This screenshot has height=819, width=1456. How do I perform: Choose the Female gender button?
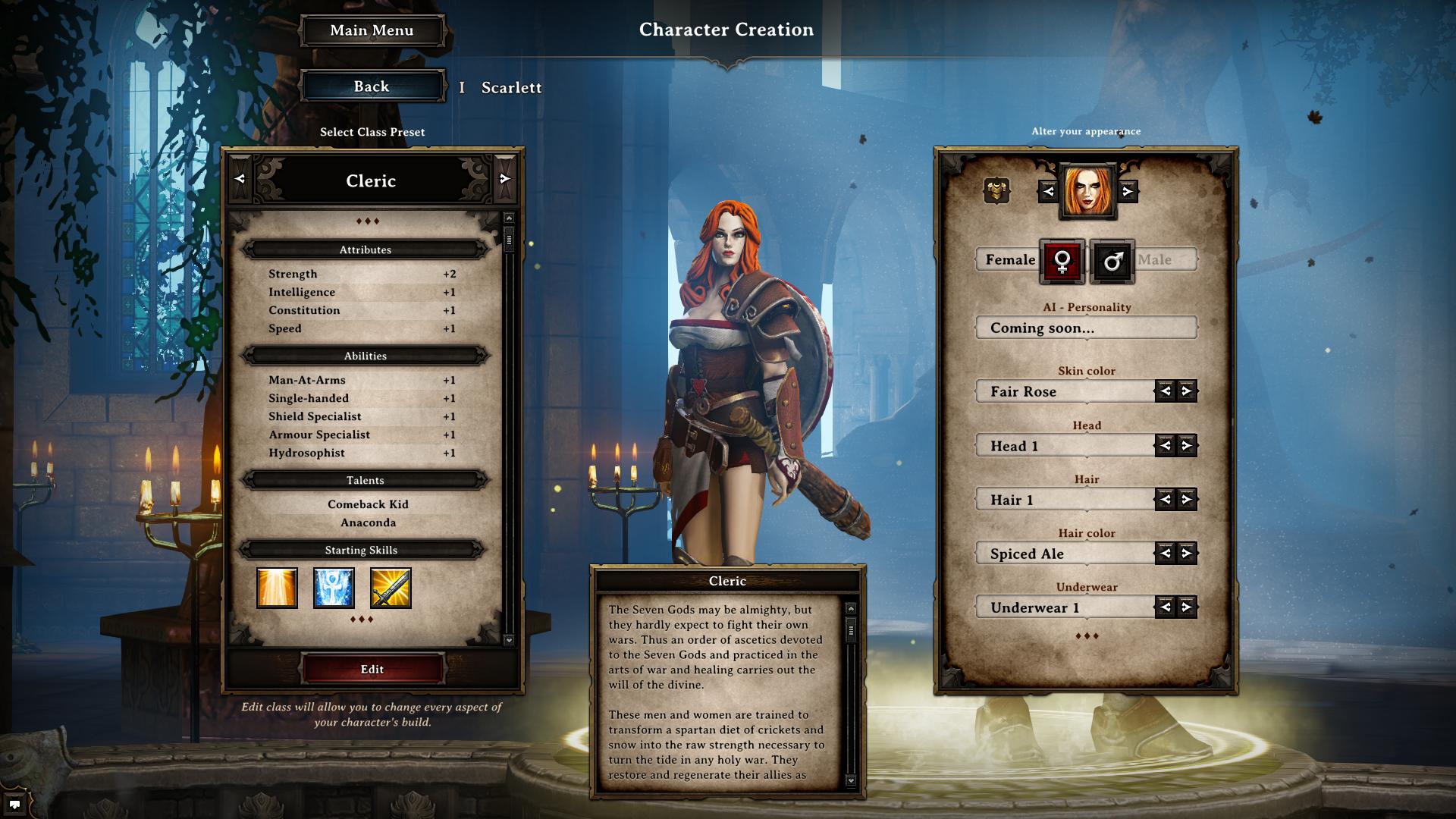(x=1062, y=262)
